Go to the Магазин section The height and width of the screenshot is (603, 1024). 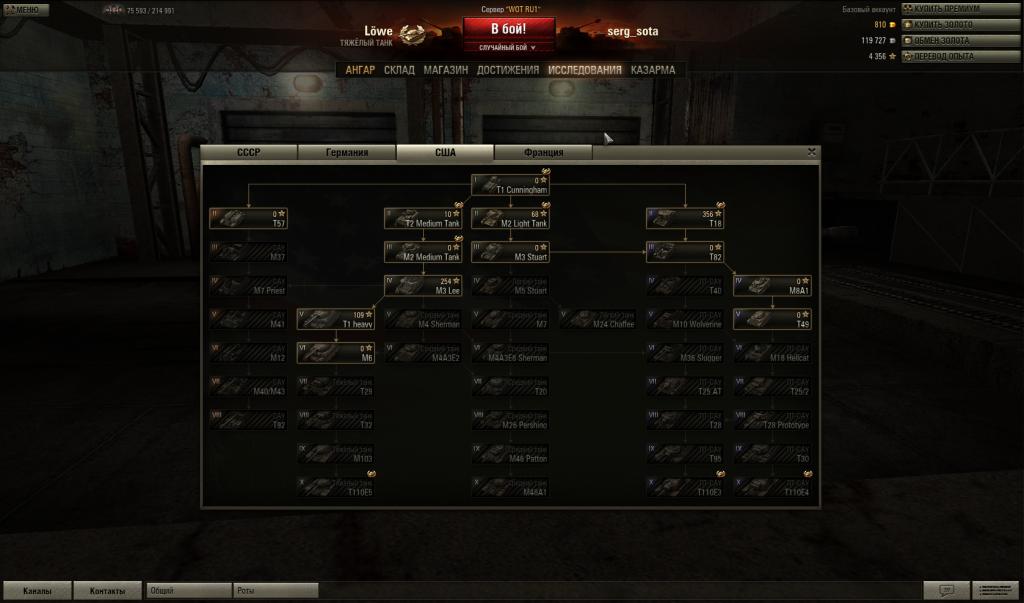click(445, 70)
